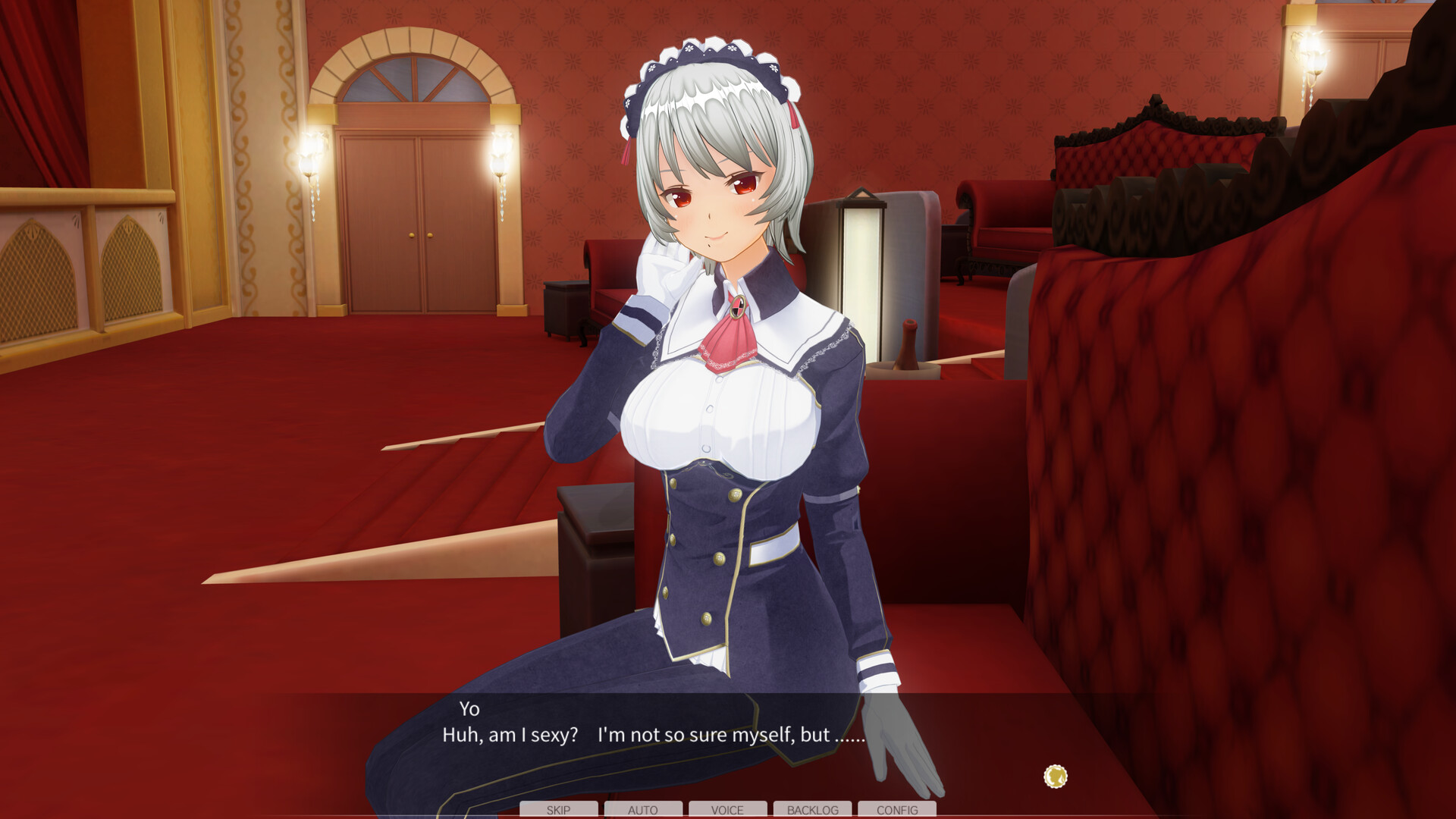Click the AUTO button on the bottom bar
The image size is (1456, 819).
[642, 810]
